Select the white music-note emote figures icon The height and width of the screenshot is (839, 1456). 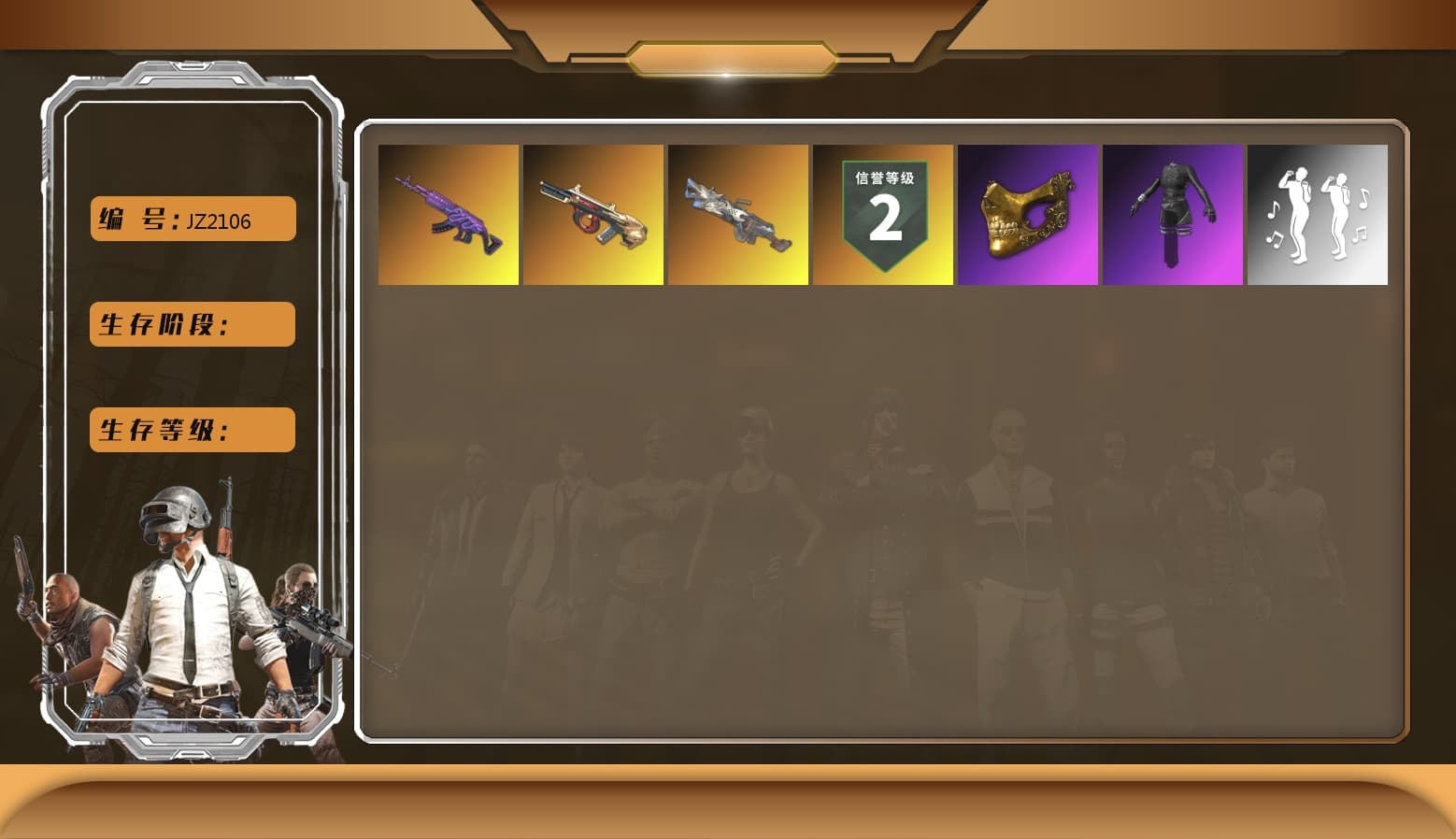click(x=1318, y=213)
